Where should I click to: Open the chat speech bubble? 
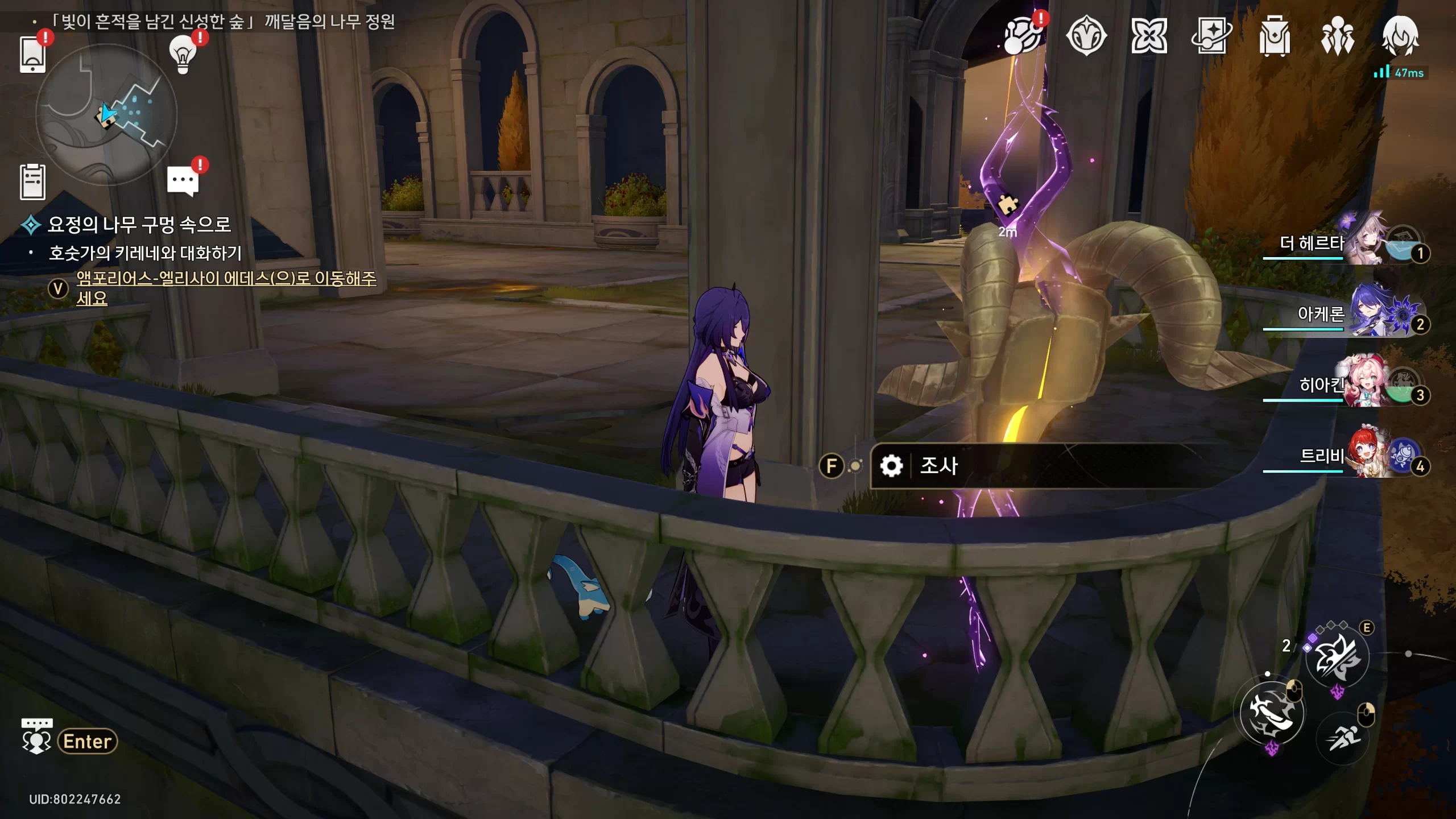click(x=183, y=181)
